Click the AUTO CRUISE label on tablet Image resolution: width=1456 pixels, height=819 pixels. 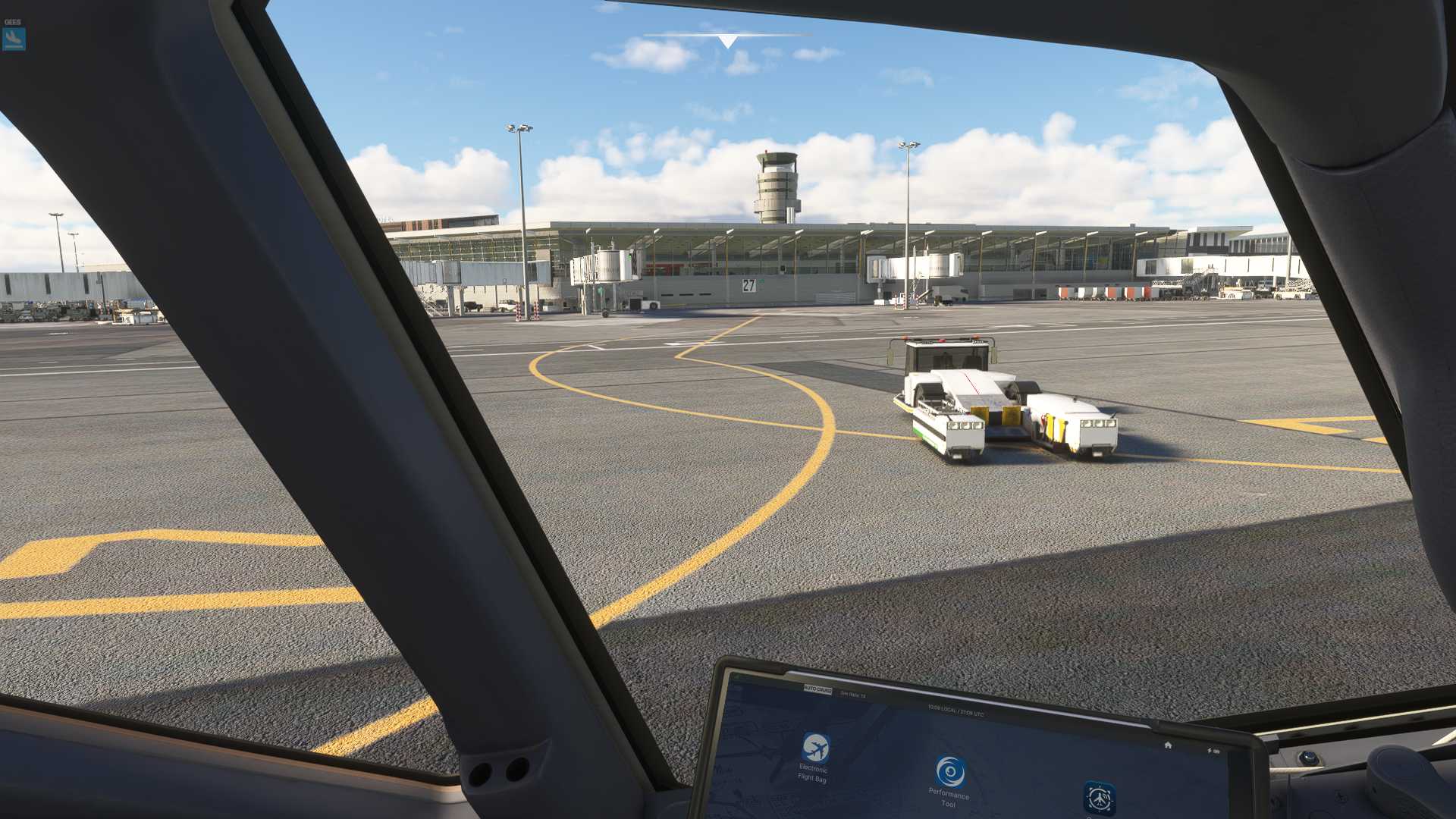pyautogui.click(x=817, y=690)
